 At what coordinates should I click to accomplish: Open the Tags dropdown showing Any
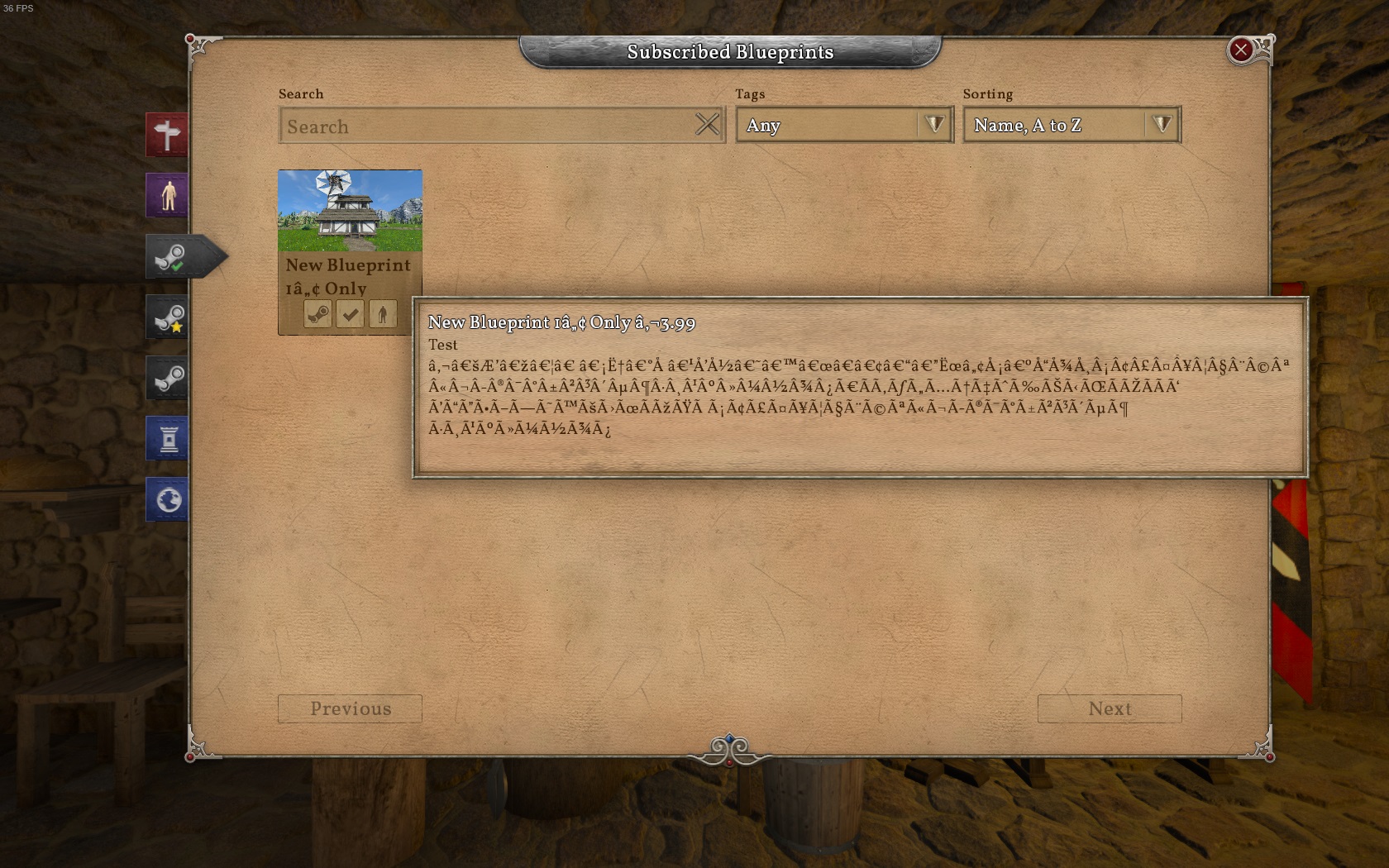844,126
